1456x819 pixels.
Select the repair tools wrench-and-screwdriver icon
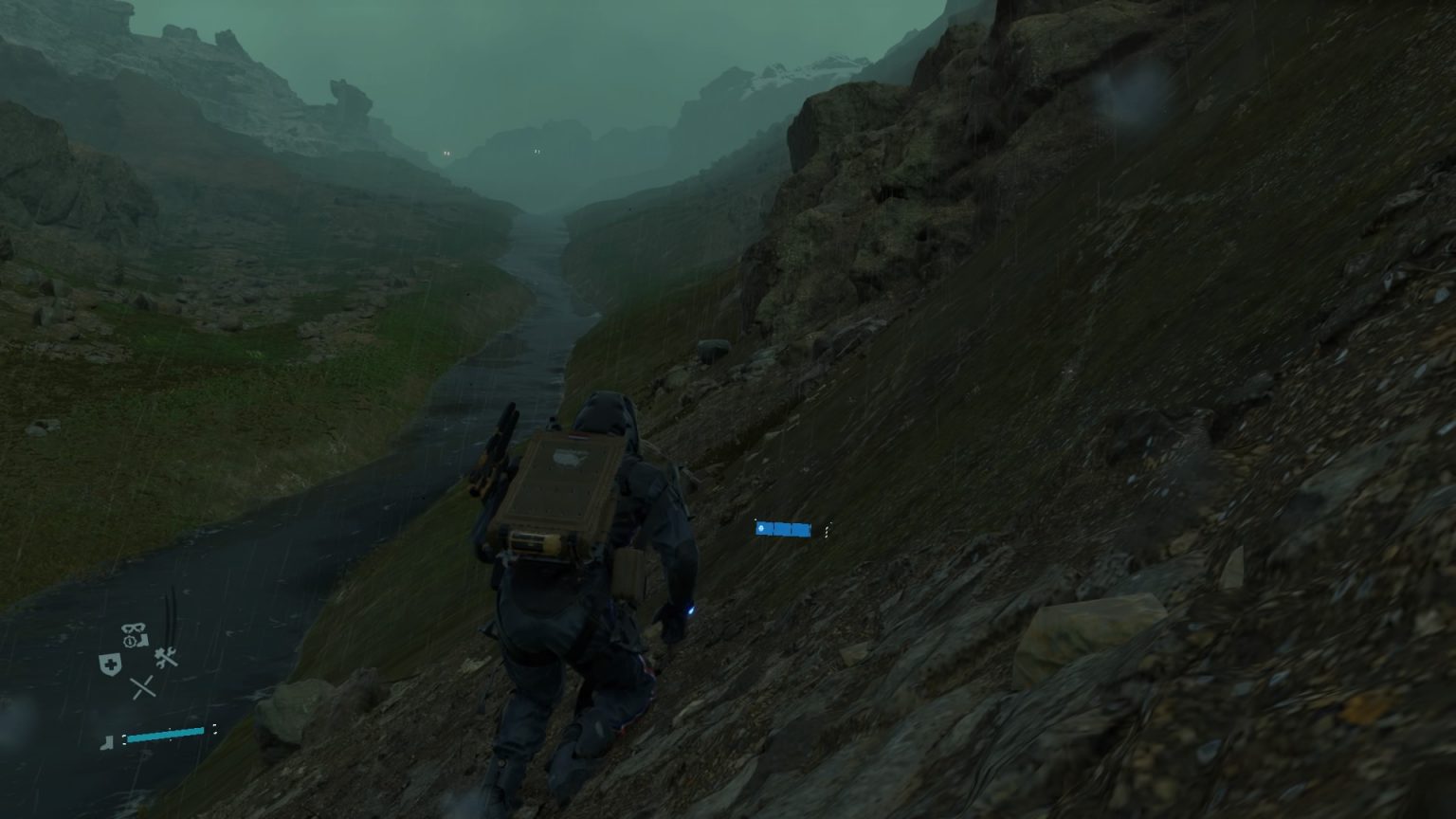coord(166,656)
